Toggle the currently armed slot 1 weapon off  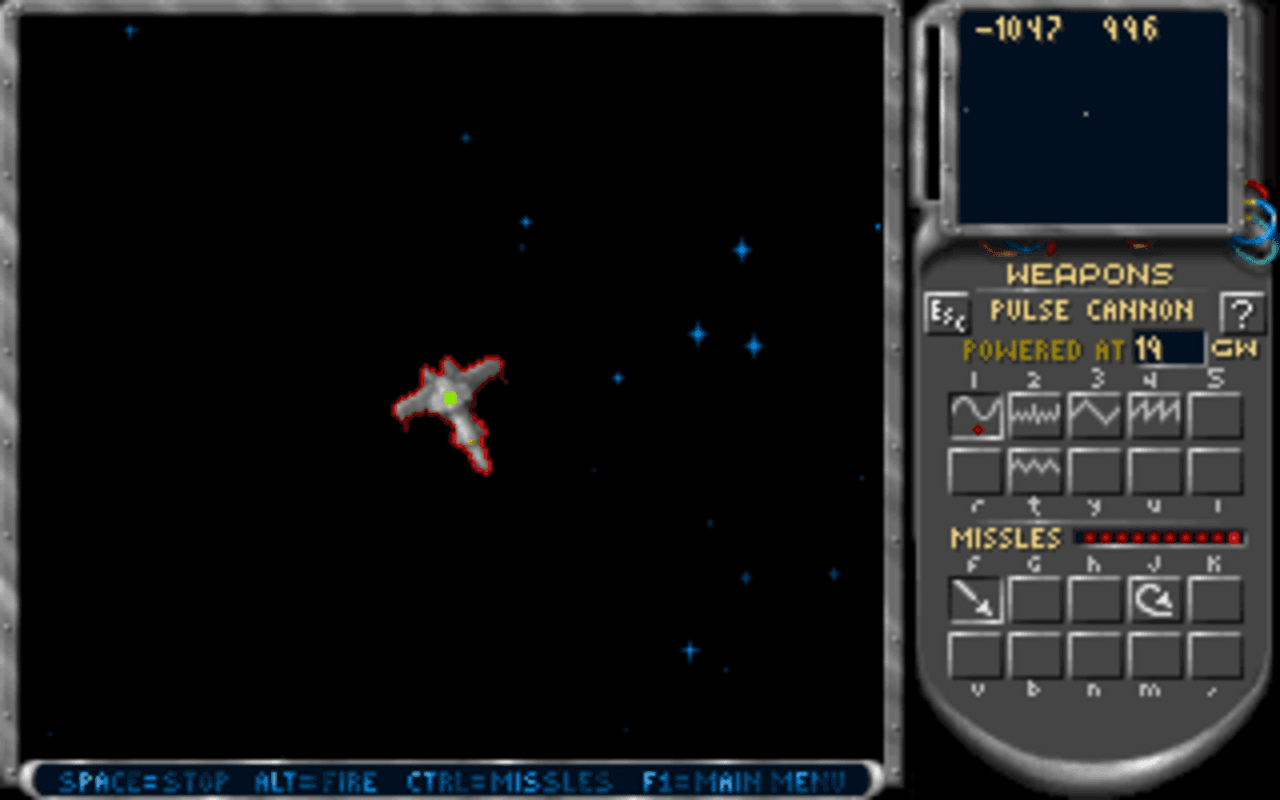point(974,415)
